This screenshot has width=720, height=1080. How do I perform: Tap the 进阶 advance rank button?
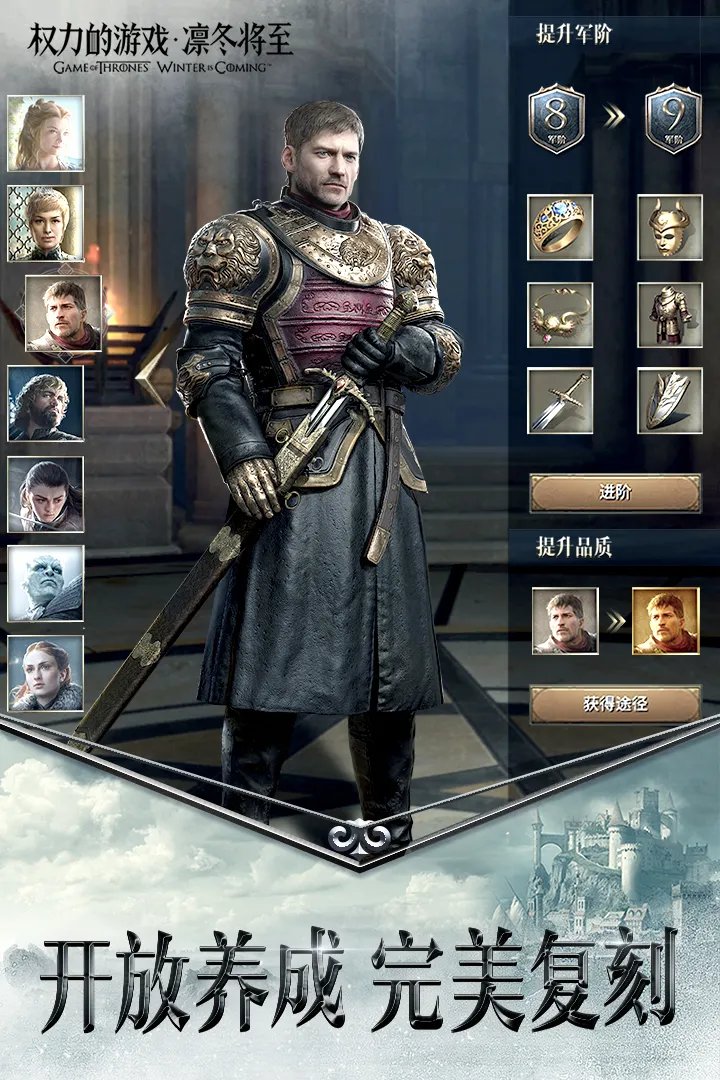point(614,492)
